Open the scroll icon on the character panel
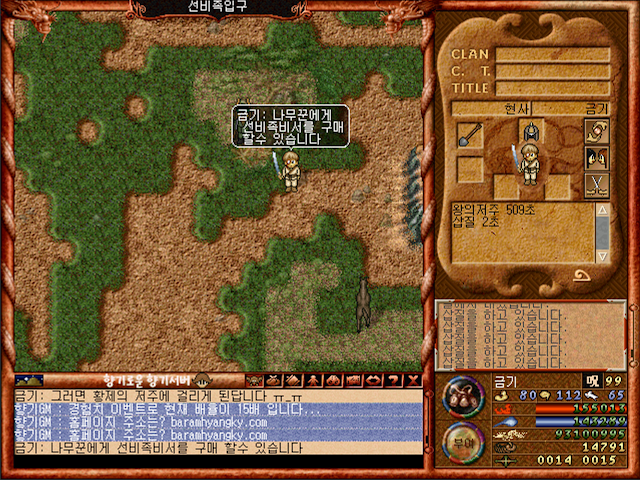The height and width of the screenshot is (480, 640). pos(597,131)
